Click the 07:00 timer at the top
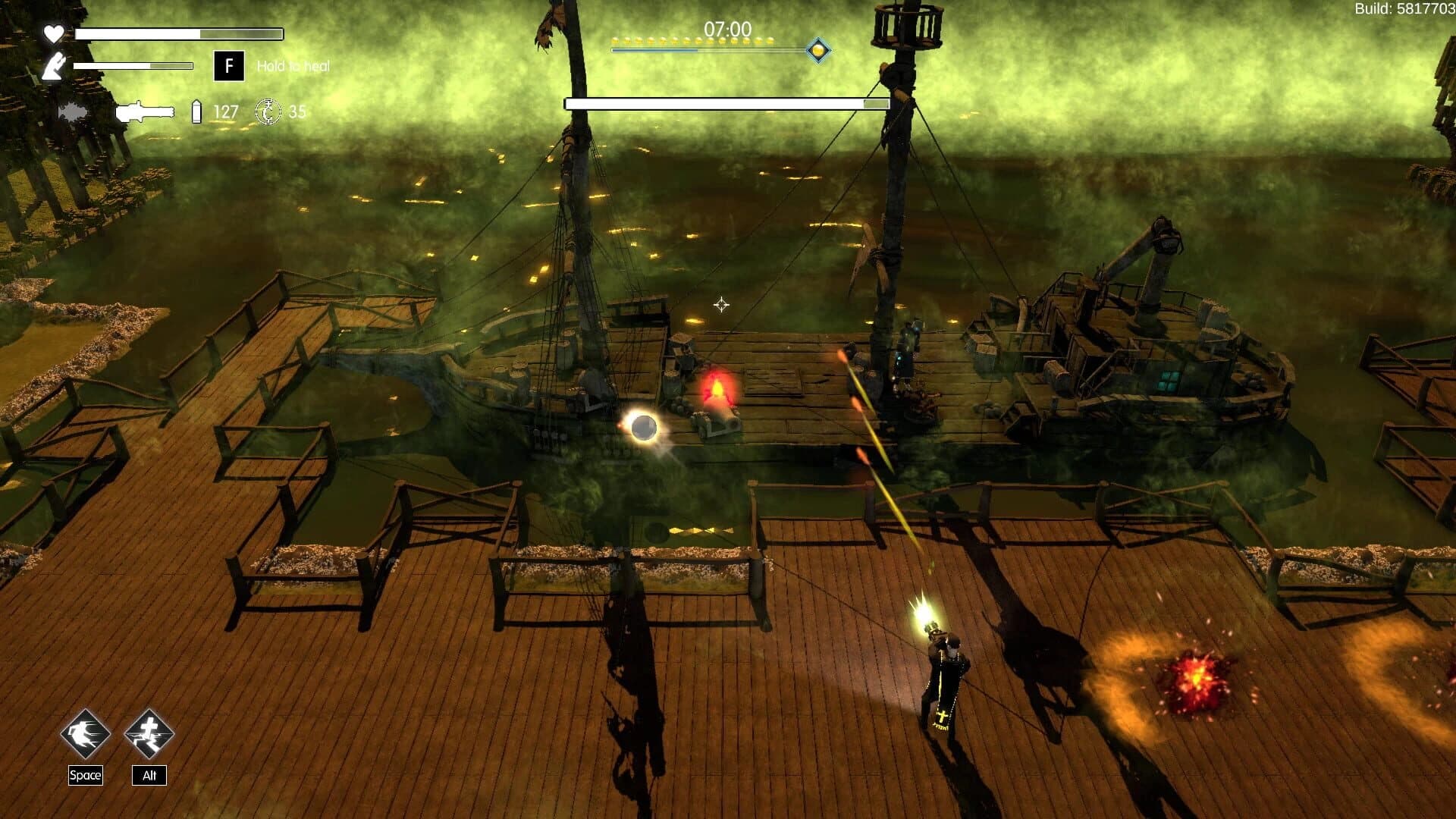1456x819 pixels. pyautogui.click(x=728, y=29)
